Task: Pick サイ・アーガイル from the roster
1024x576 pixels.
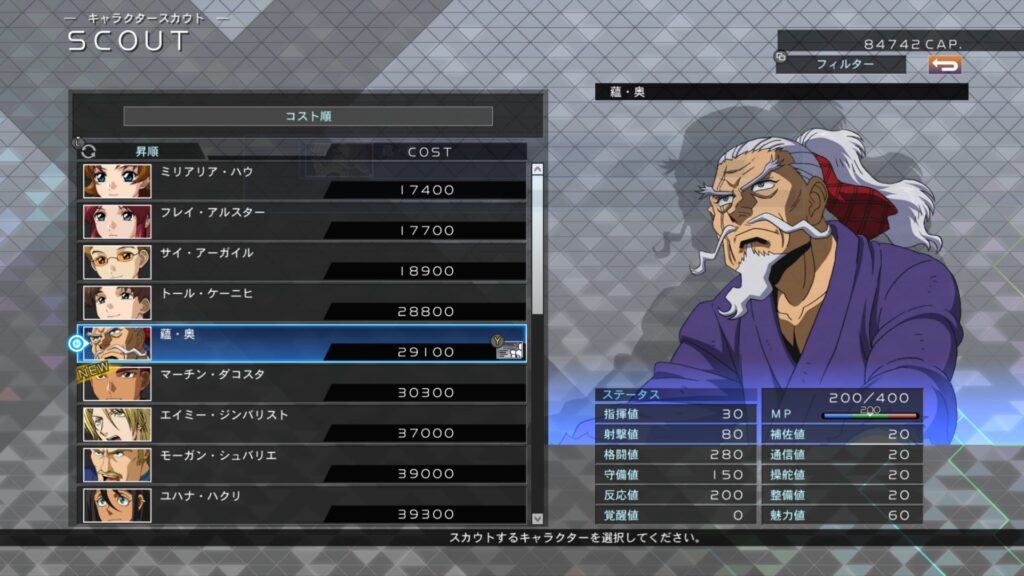Action: coord(304,262)
